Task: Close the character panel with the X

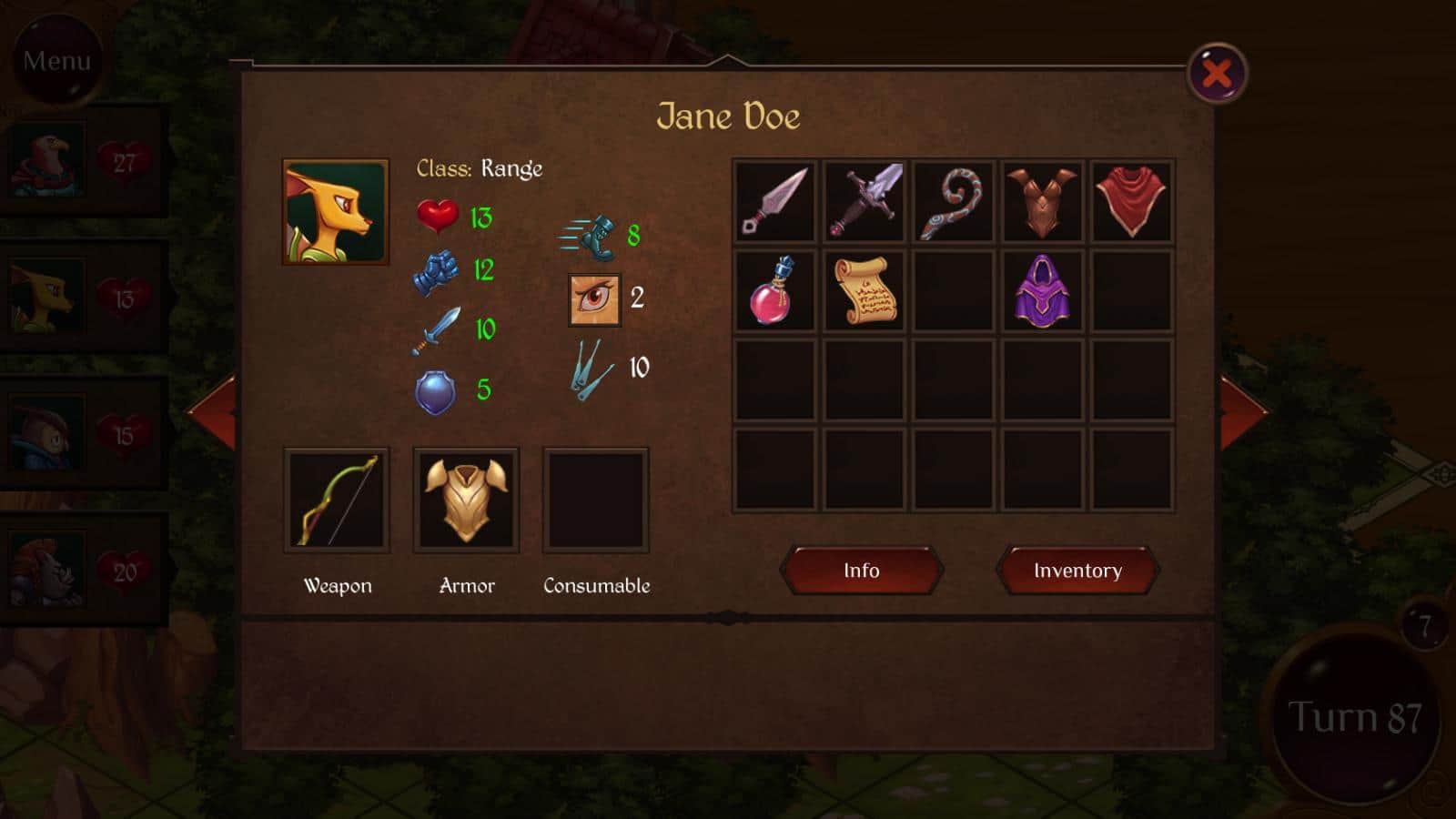Action: [1217, 74]
